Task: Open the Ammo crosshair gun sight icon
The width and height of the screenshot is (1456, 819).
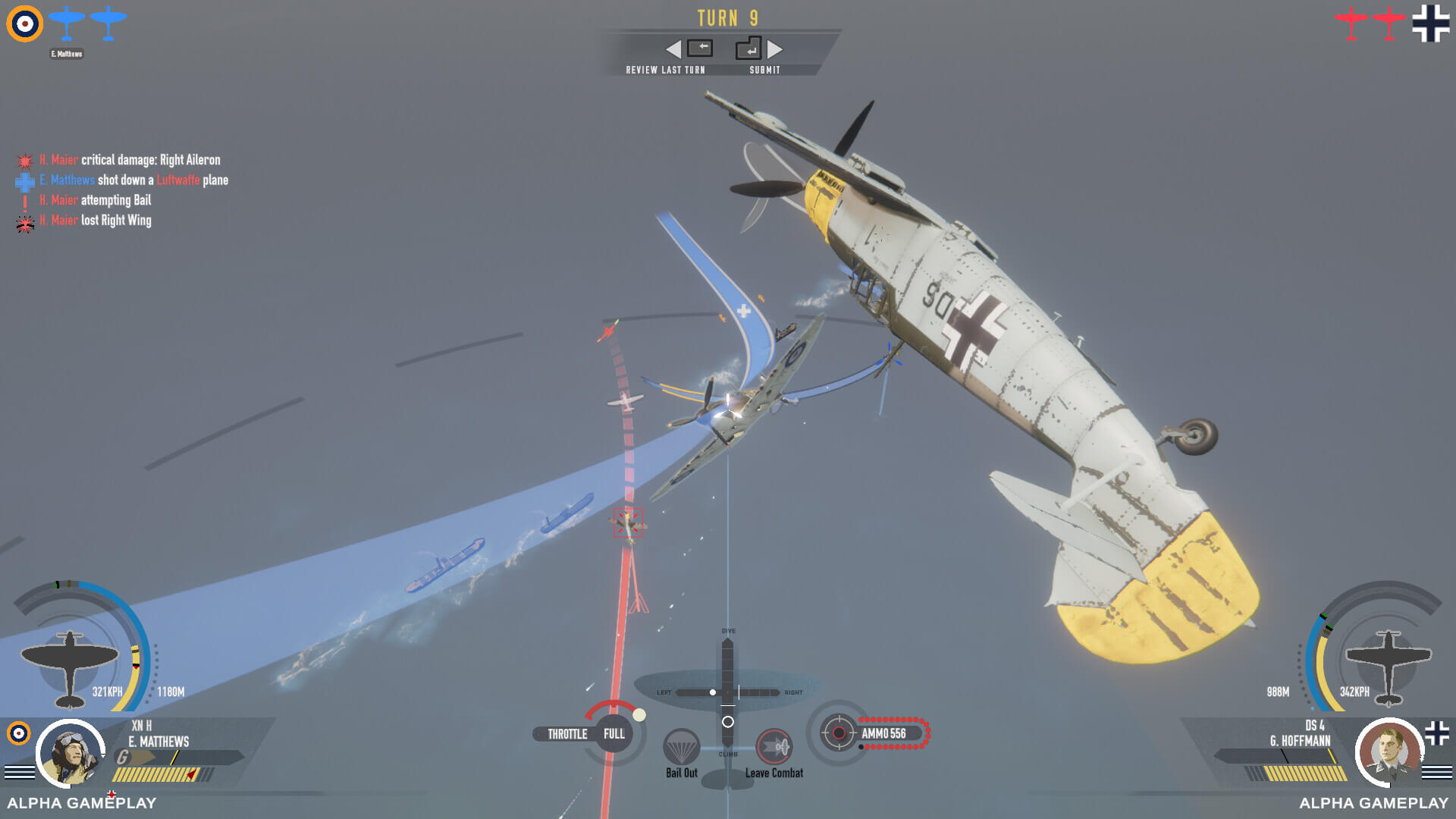Action: point(838,733)
